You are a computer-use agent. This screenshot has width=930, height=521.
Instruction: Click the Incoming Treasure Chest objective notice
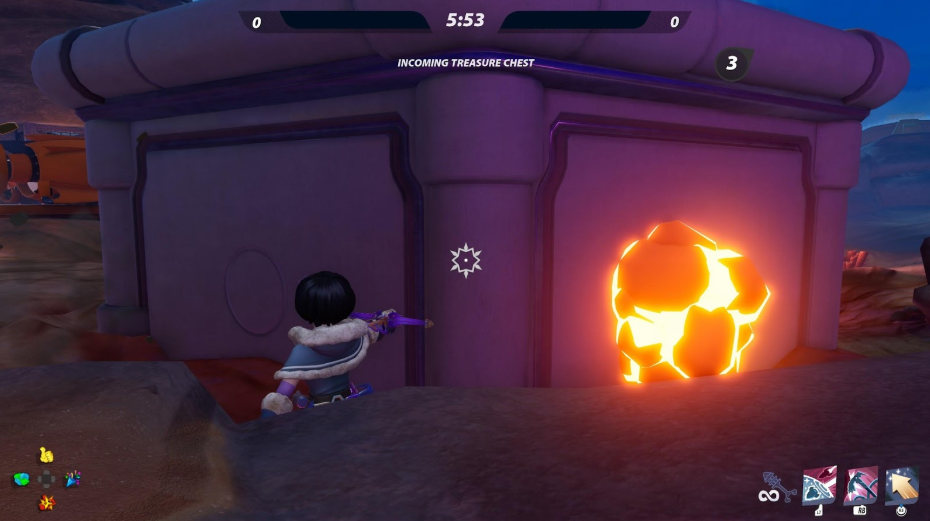click(466, 63)
